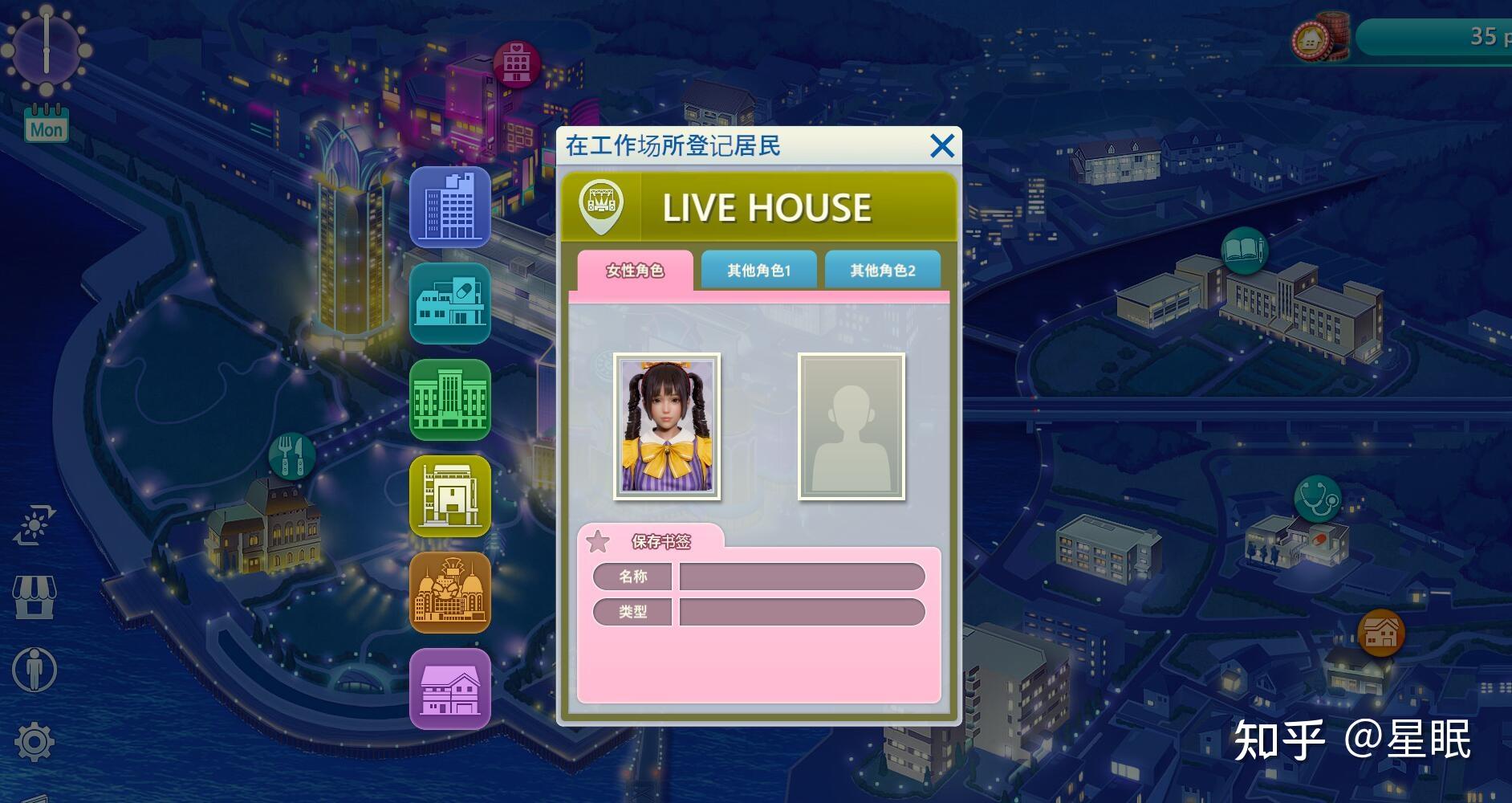Select the olive Live House building icon
Screen dimensions: 1512x803
[450, 496]
